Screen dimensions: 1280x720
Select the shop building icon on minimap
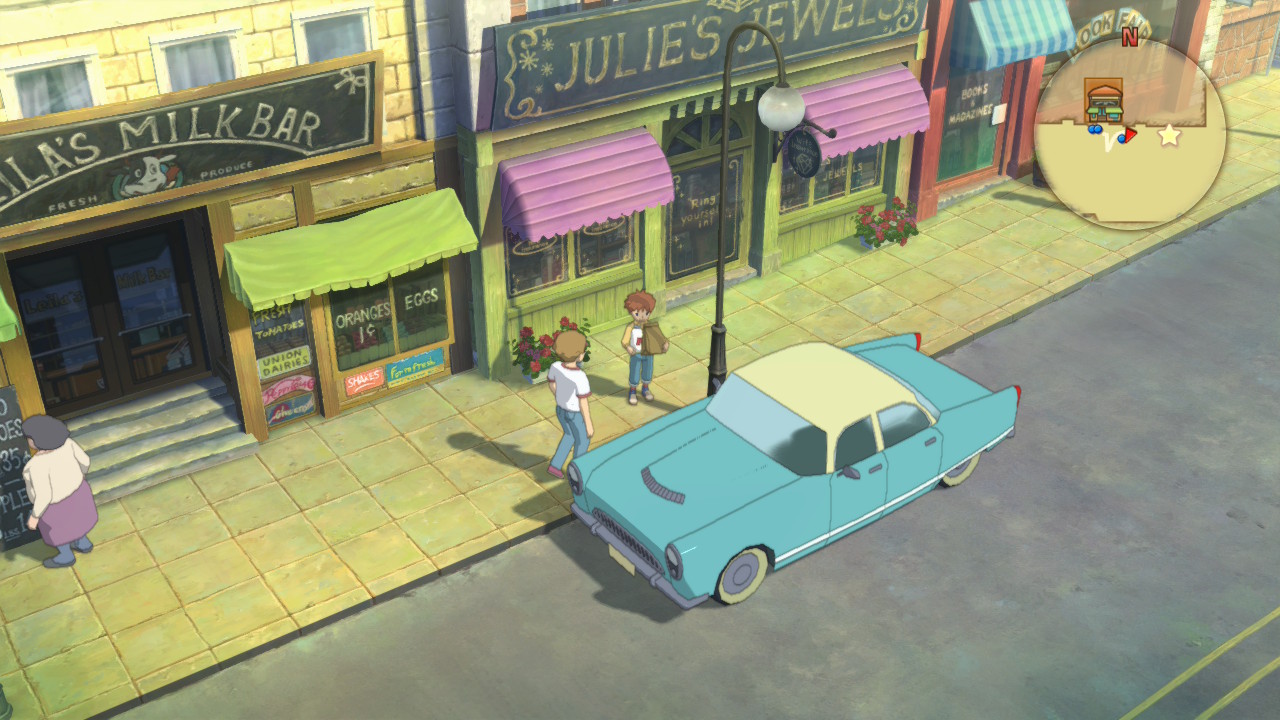point(1104,101)
